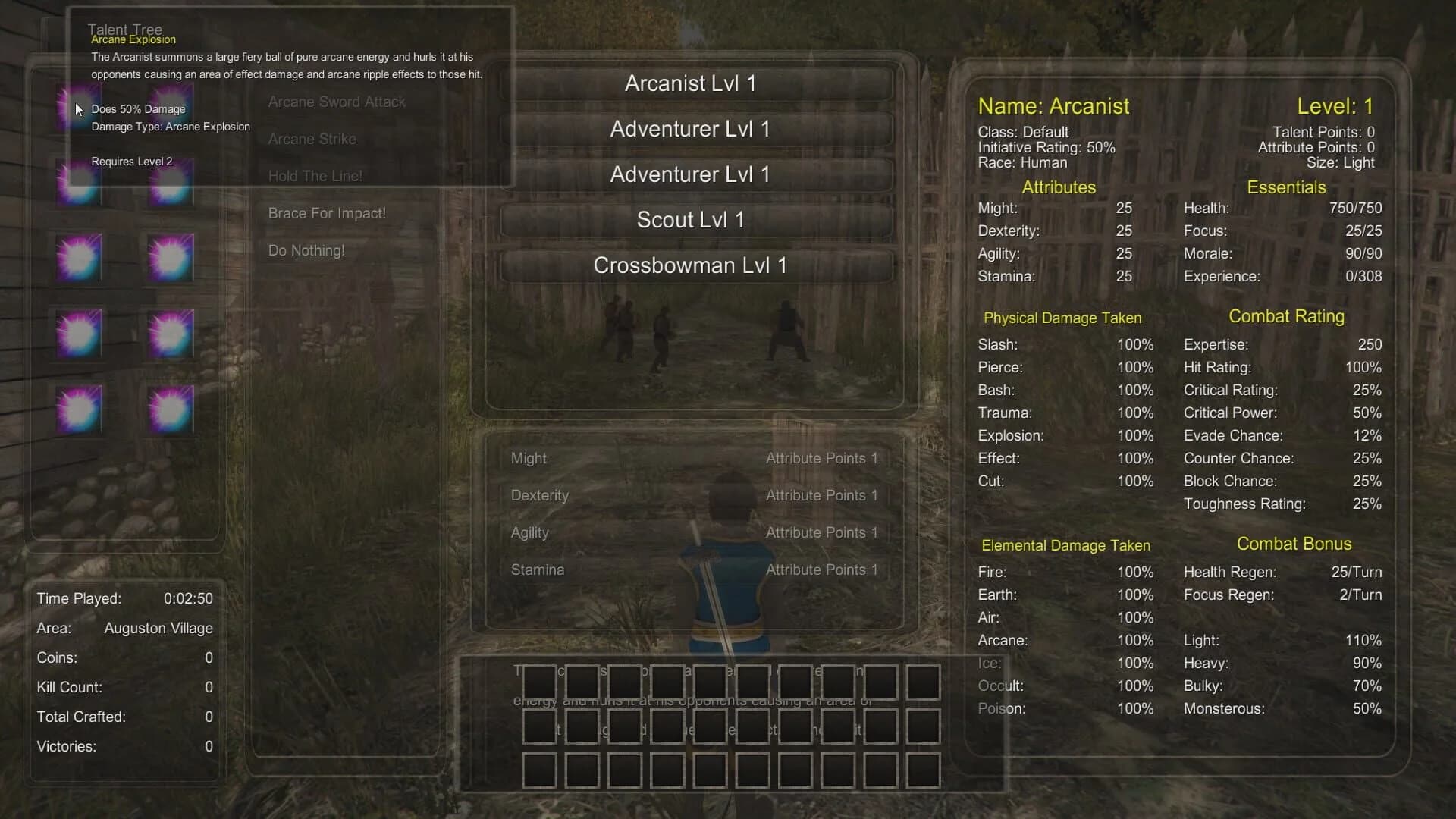This screenshot has width=1456, height=819.
Task: Select the Arcane Explosion talent icon
Action: (78, 108)
